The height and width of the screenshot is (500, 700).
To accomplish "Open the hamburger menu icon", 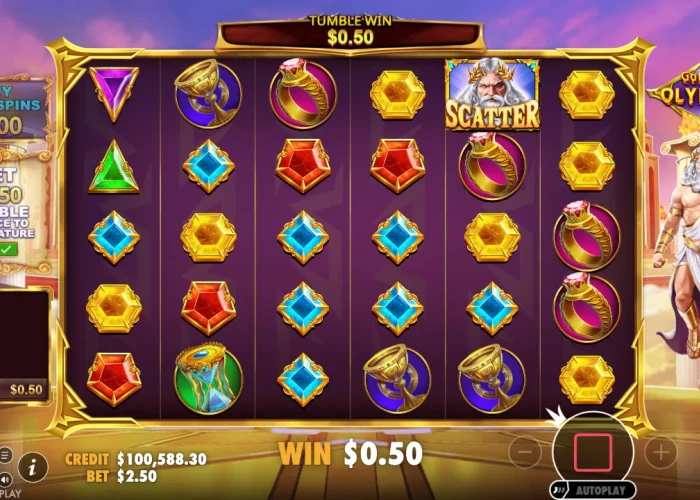I will [5, 455].
